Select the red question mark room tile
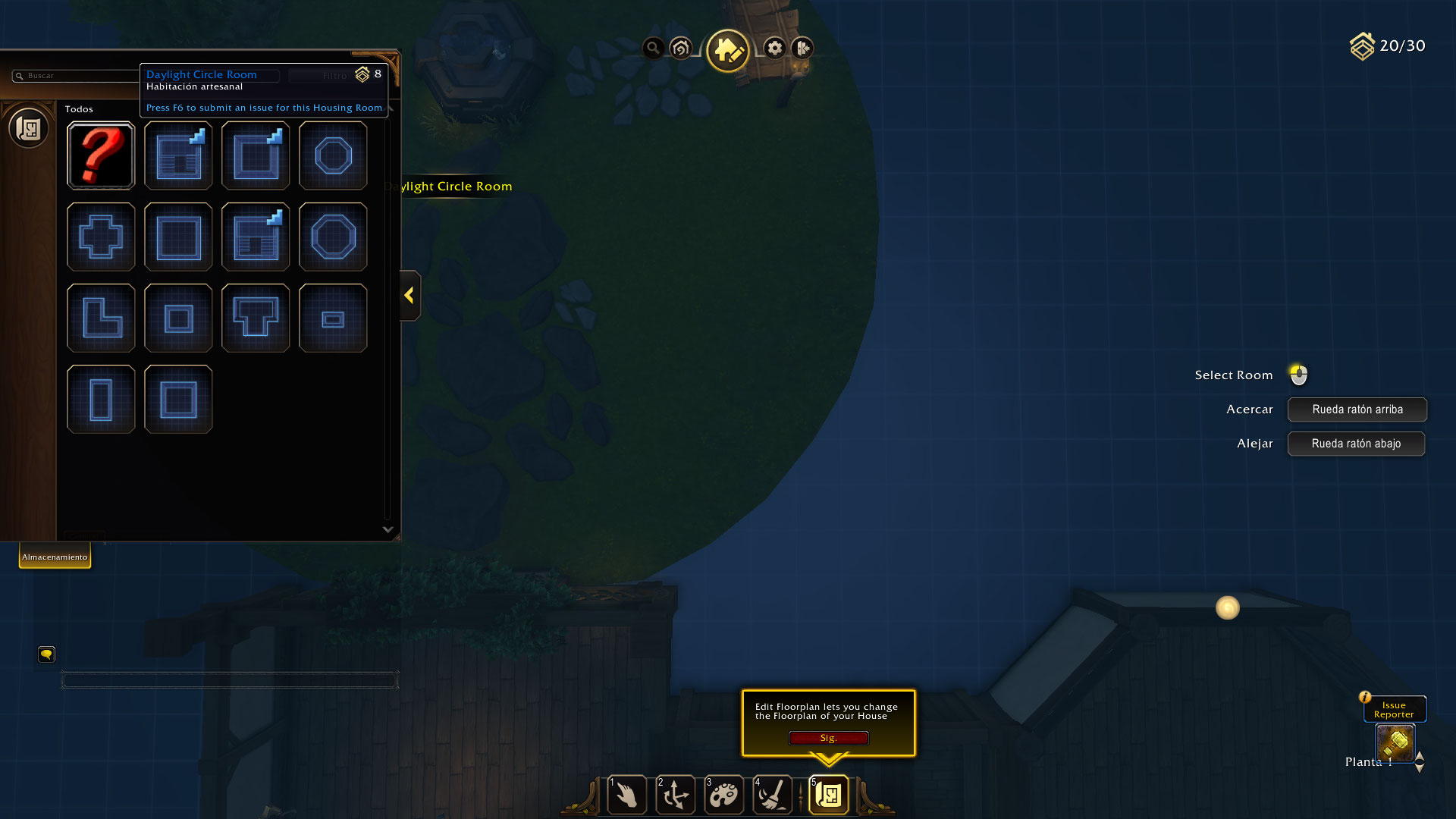Screen dimensions: 1456x819 pos(101,155)
